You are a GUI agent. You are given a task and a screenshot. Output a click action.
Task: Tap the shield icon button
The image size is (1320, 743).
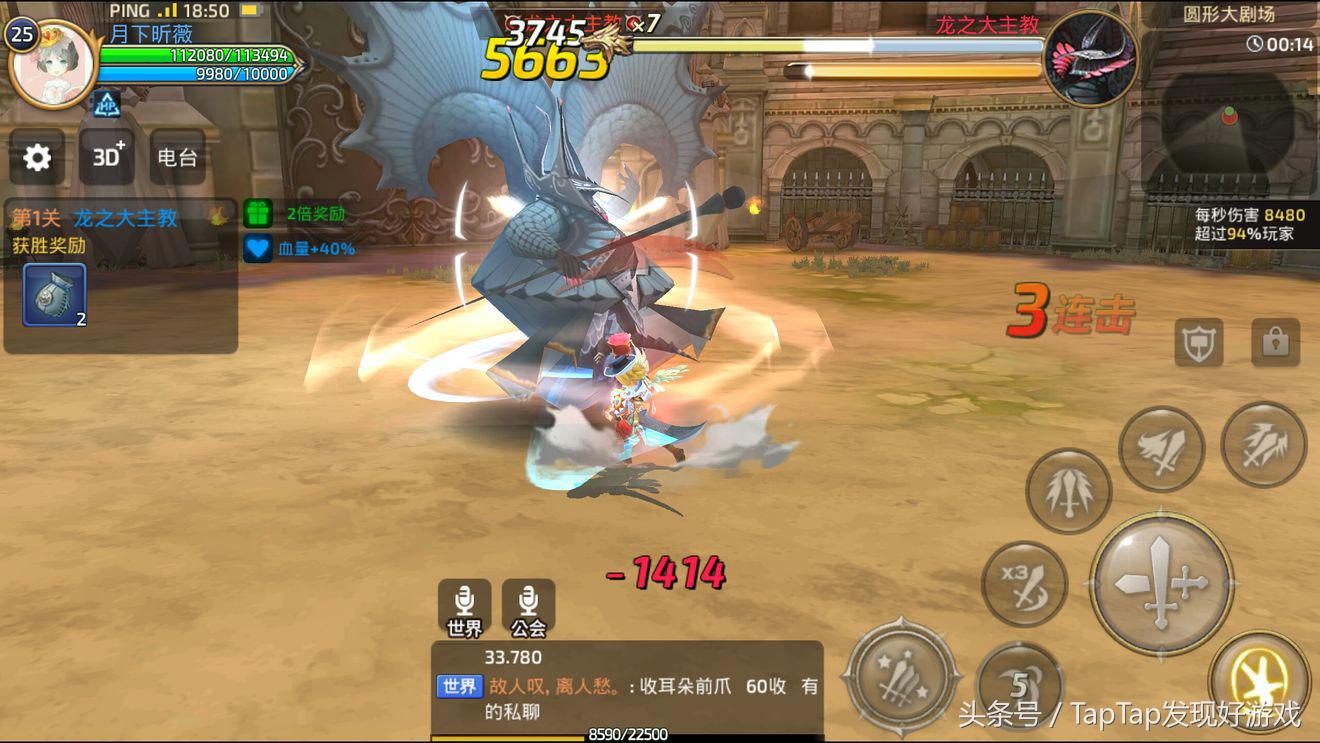[1199, 343]
